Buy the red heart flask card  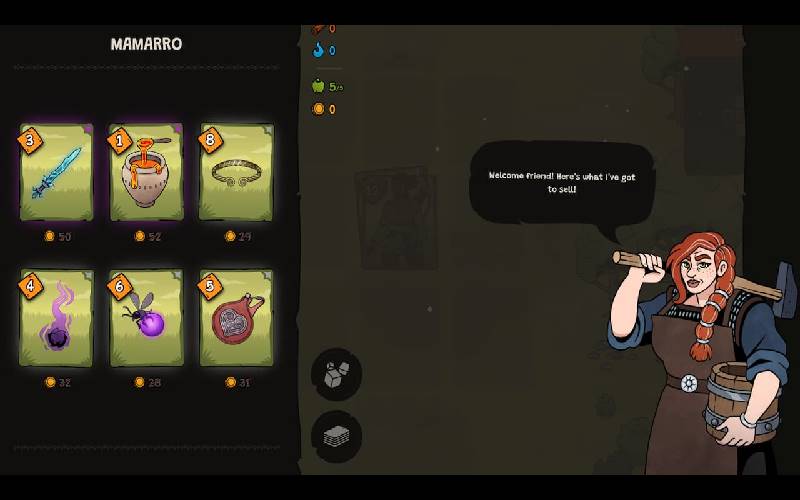coord(236,318)
